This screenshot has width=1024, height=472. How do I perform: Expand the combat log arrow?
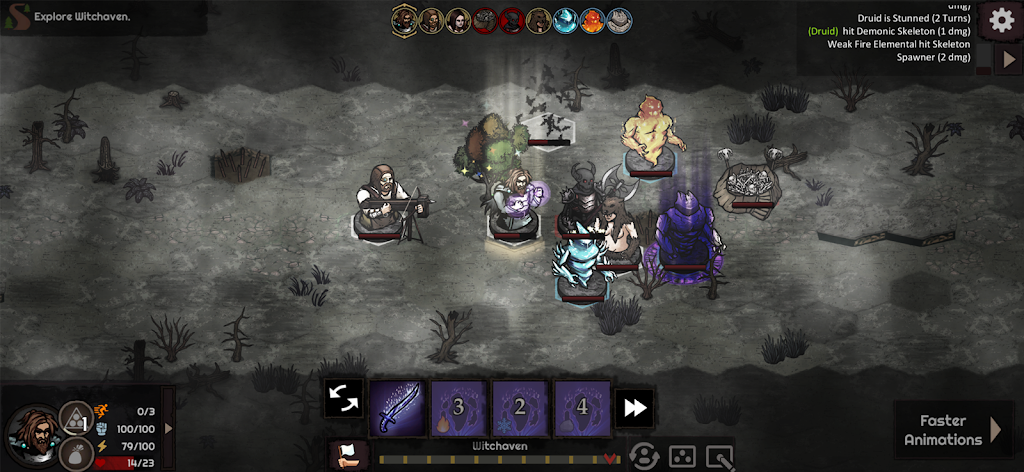pos(1008,58)
